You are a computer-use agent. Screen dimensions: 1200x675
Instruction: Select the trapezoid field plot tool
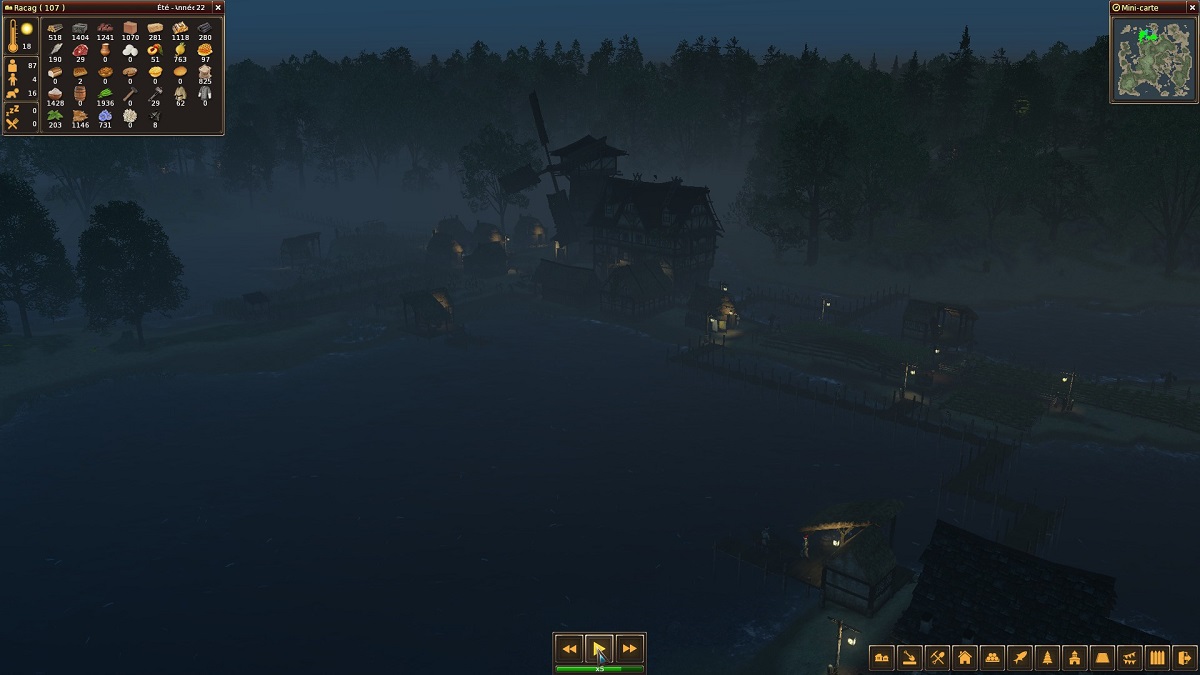coord(1102,657)
